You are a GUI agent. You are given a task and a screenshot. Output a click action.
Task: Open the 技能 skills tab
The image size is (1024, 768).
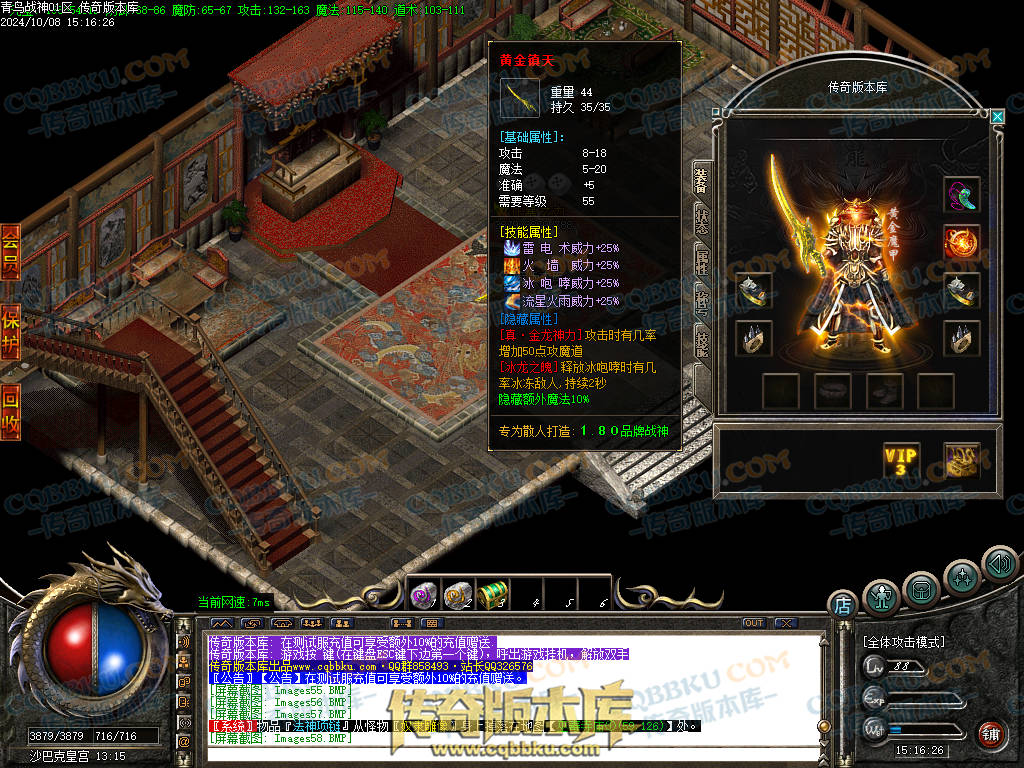coord(702,342)
